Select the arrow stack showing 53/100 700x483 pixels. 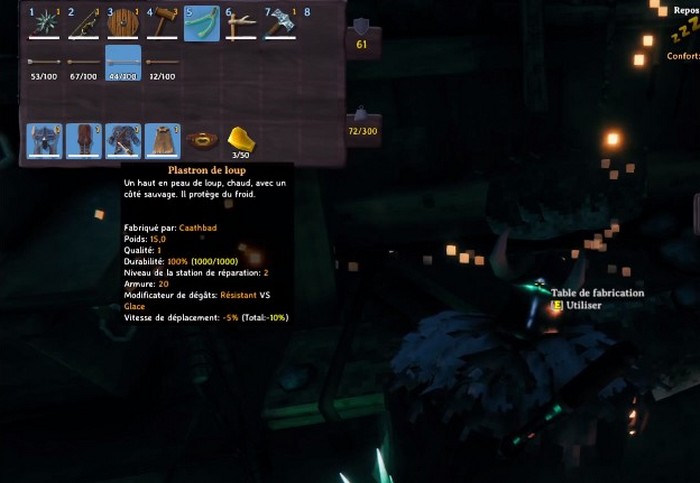click(x=44, y=63)
